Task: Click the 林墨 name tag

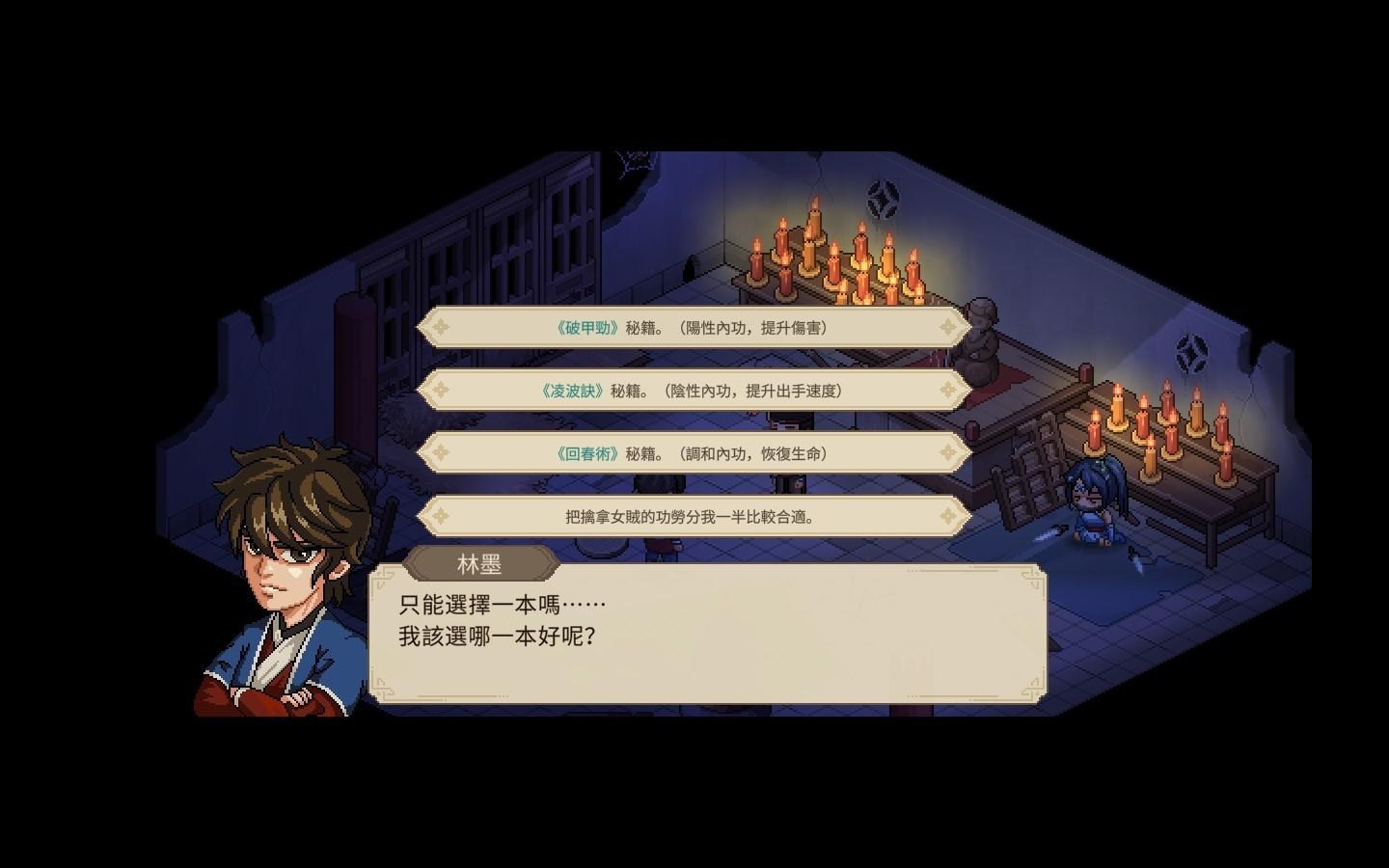Action: (482, 563)
